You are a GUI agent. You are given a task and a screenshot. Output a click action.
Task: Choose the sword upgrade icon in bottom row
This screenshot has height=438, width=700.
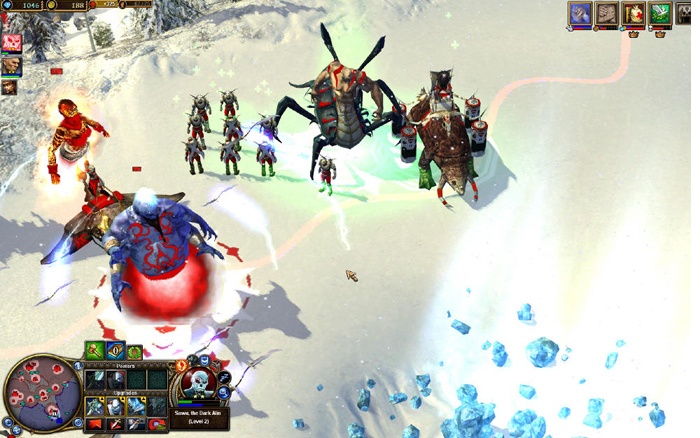(114, 425)
